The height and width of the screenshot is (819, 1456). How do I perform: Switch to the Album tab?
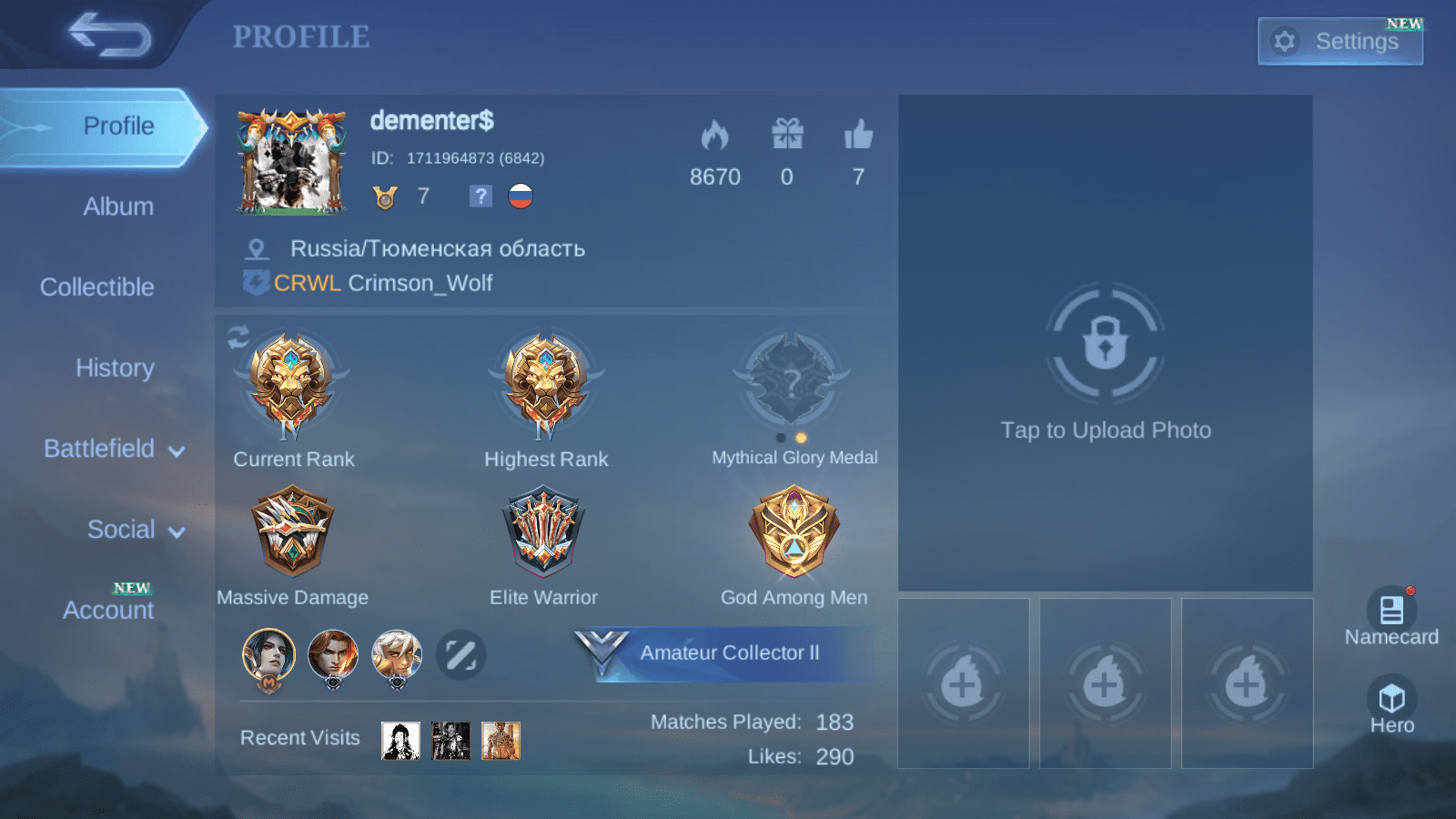116,206
